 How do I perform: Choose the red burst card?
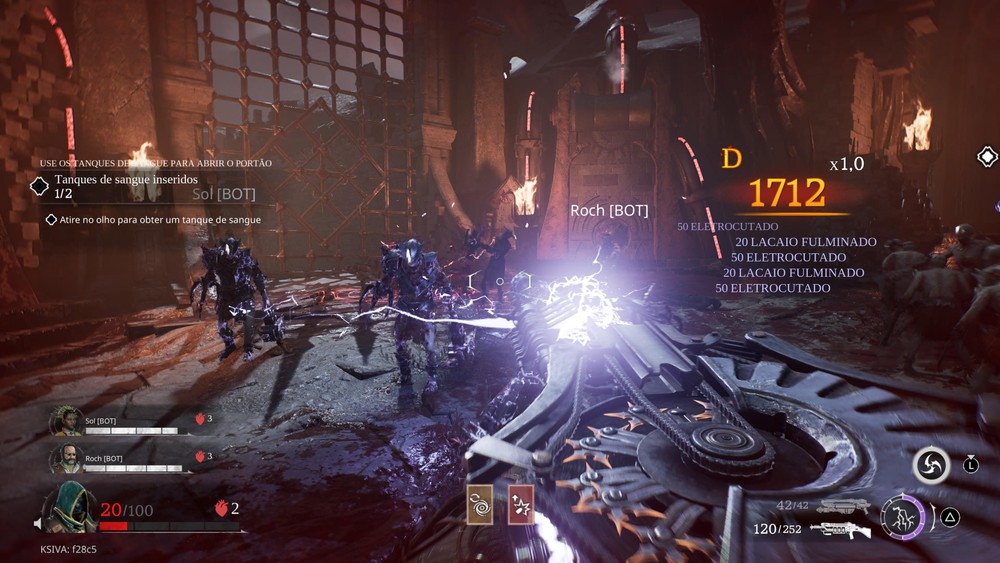coord(520,504)
